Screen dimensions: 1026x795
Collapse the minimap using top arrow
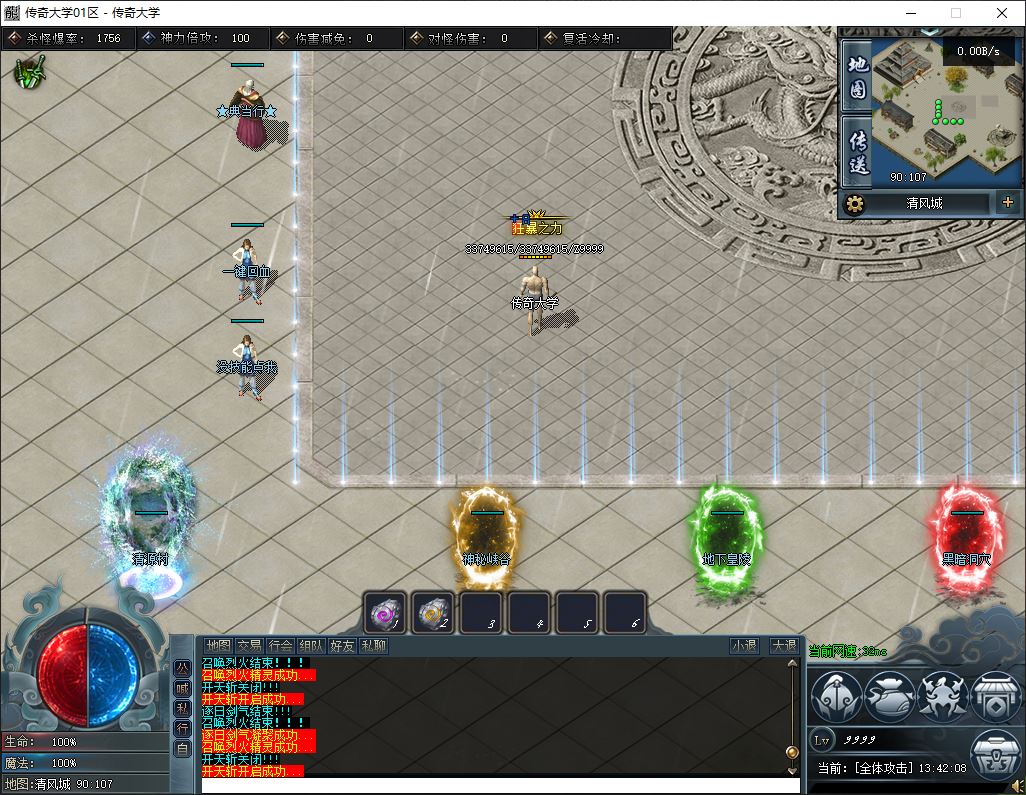pos(930,33)
